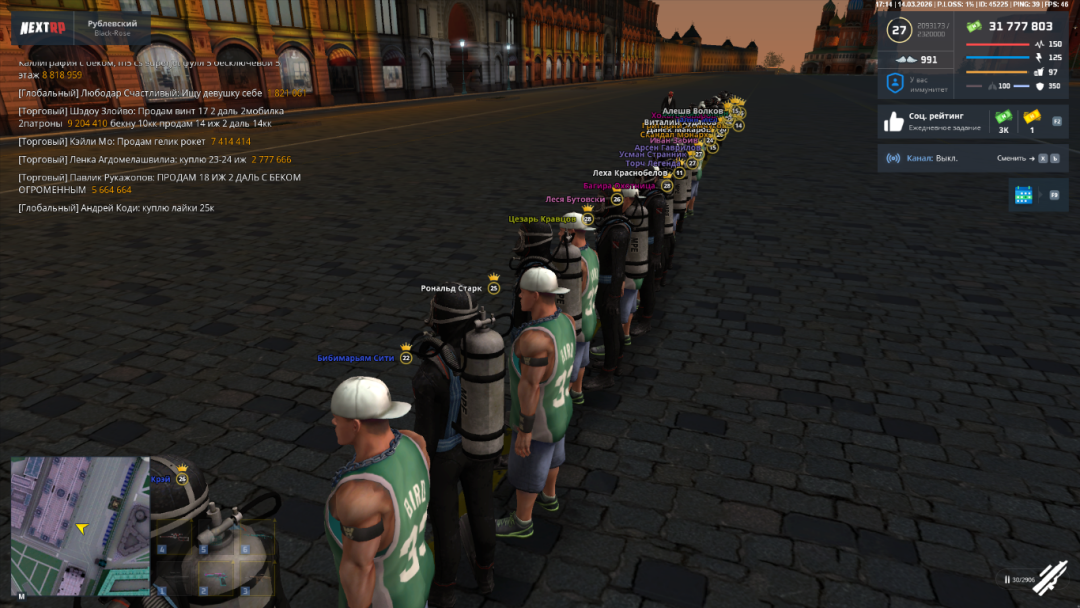Click the blue calendar events icon
Image resolution: width=1080 pixels, height=608 pixels.
click(x=1023, y=195)
